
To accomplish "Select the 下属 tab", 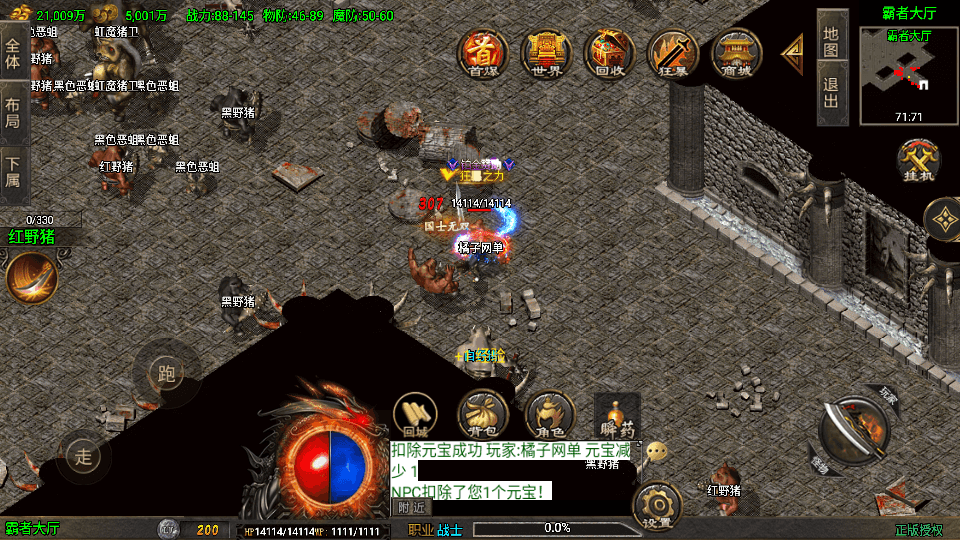I will [x=13, y=172].
